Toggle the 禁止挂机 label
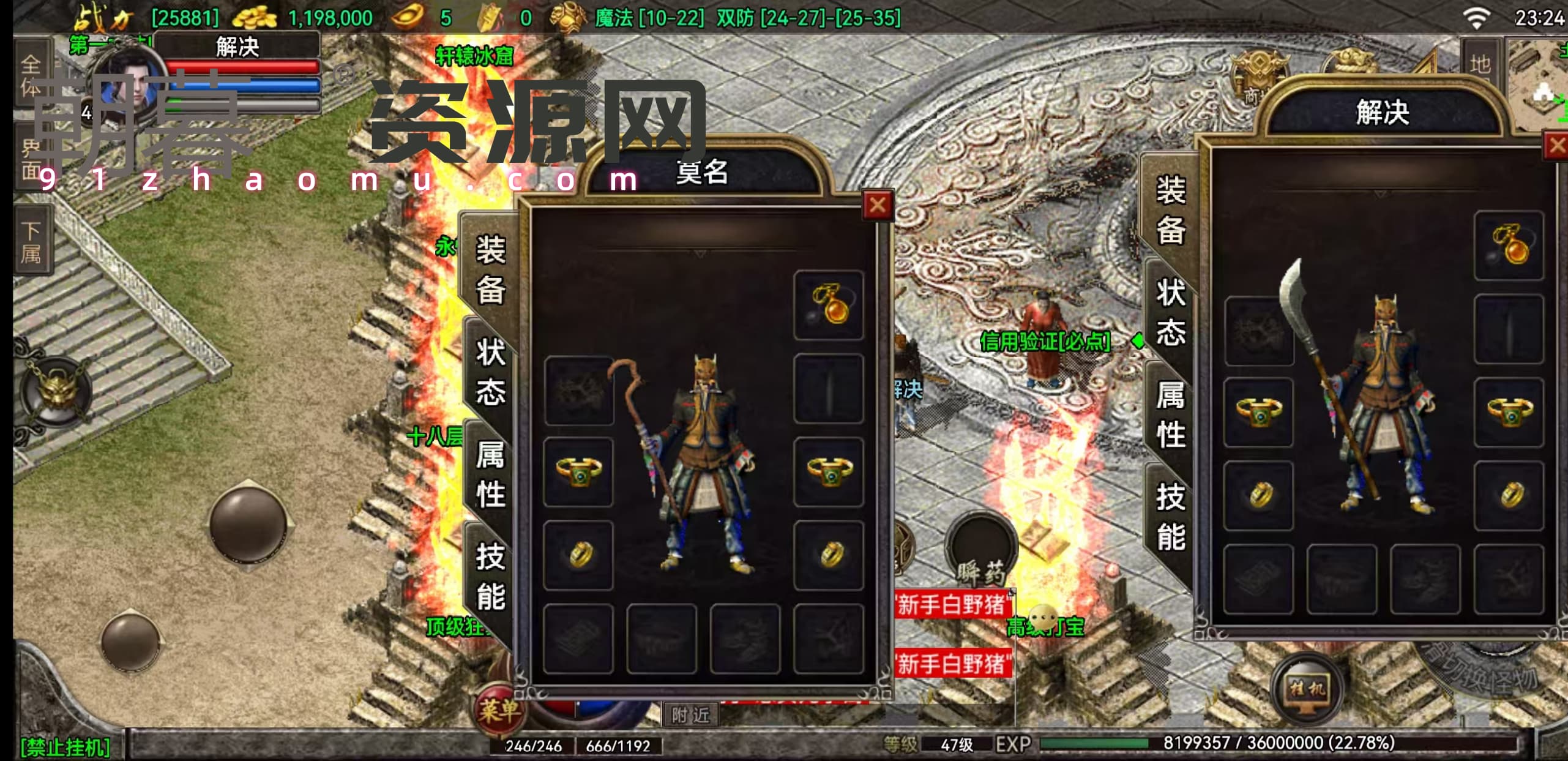Viewport: 1568px width, 761px height. pyautogui.click(x=65, y=747)
